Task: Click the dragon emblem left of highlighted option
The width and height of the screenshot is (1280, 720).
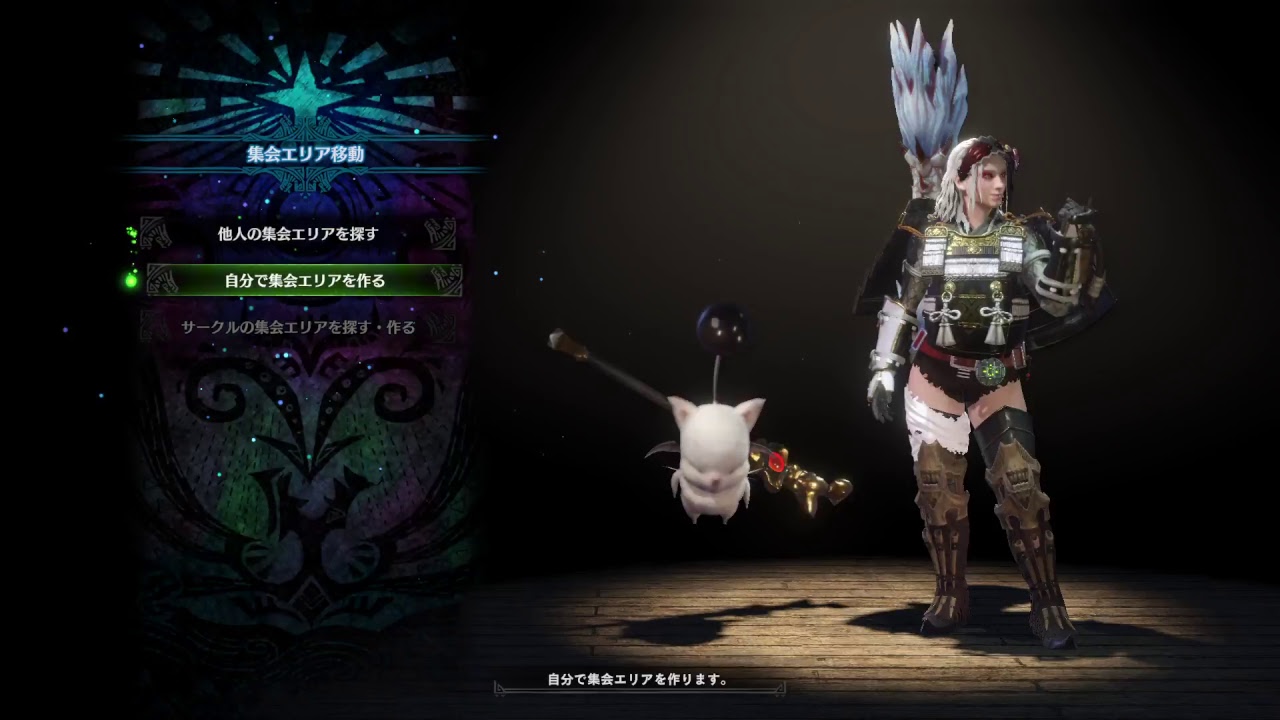Action: [160, 278]
